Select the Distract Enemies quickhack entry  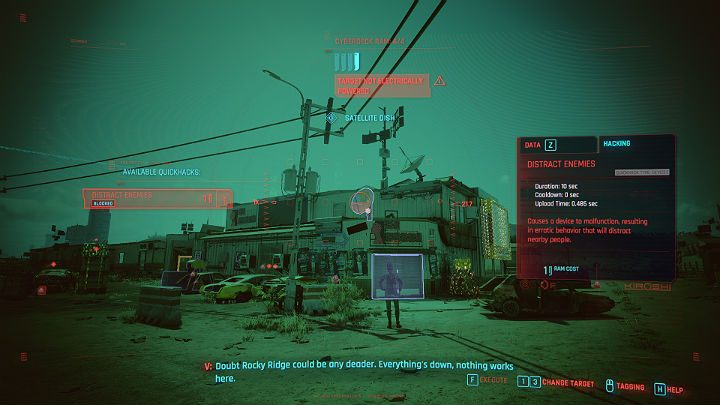(x=157, y=199)
